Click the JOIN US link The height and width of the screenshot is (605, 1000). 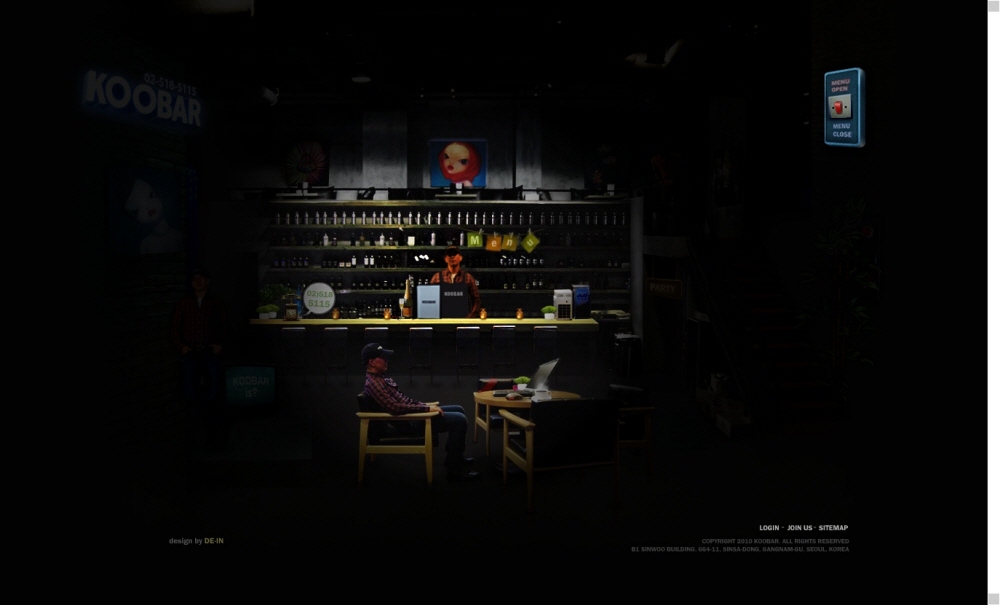pyautogui.click(x=799, y=528)
